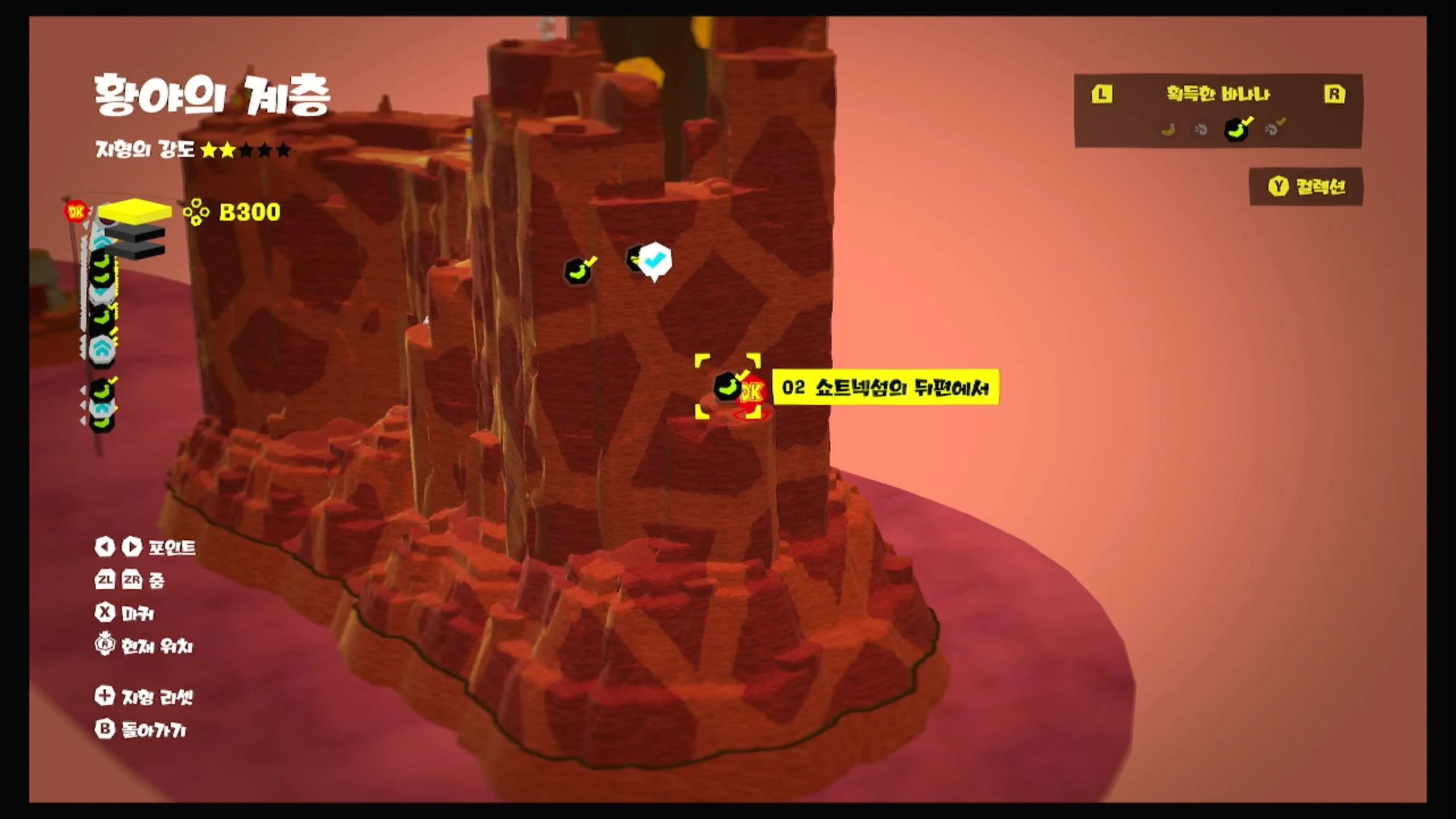Switch to the dim uncollected banana filter

click(1168, 130)
